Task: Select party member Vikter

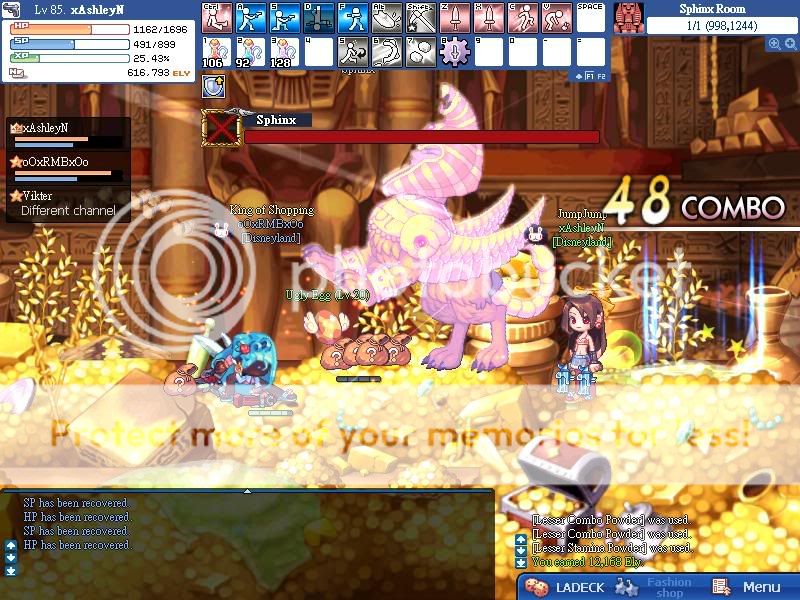Action: (x=38, y=196)
